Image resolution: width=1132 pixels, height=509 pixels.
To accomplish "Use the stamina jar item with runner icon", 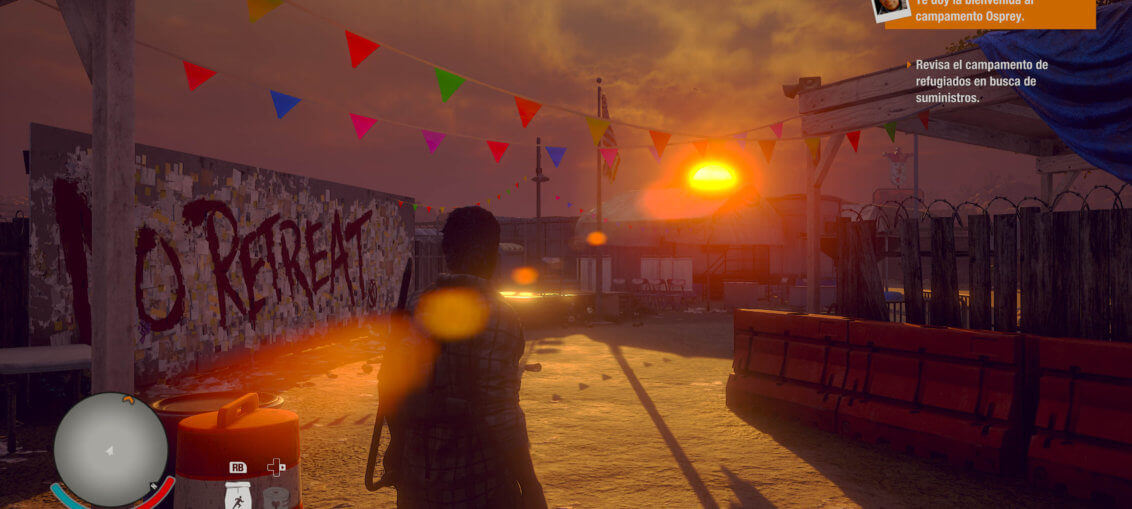I will (x=238, y=494).
